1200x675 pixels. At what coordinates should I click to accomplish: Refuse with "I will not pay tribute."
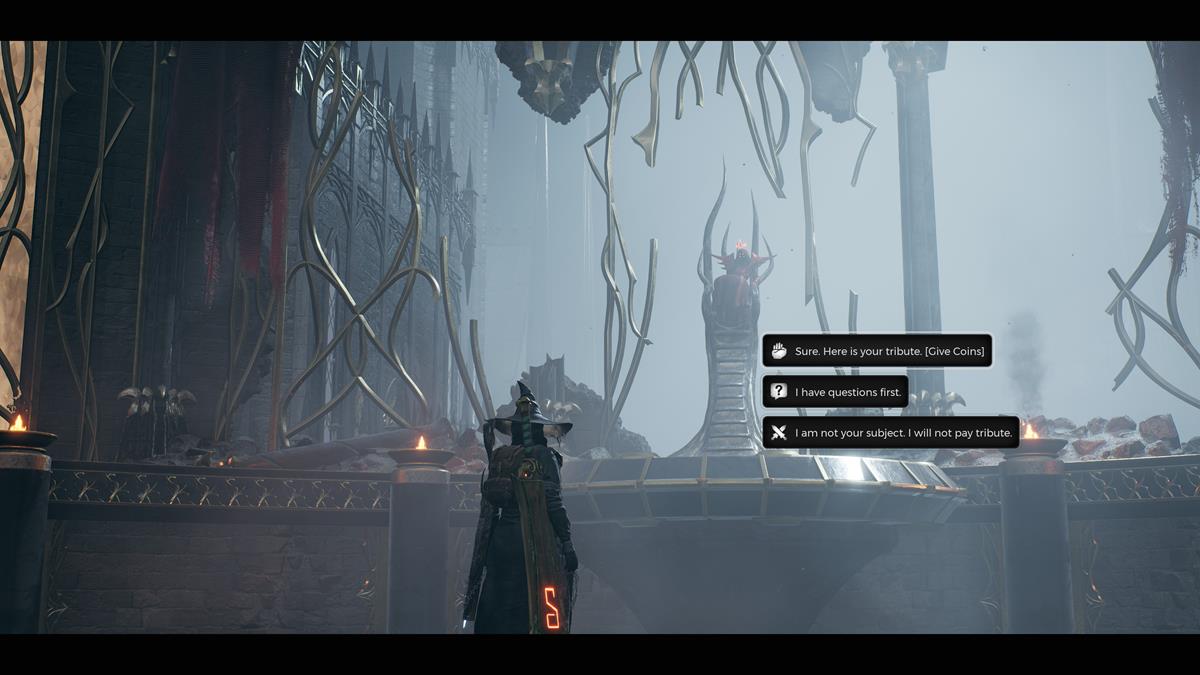[x=891, y=433]
